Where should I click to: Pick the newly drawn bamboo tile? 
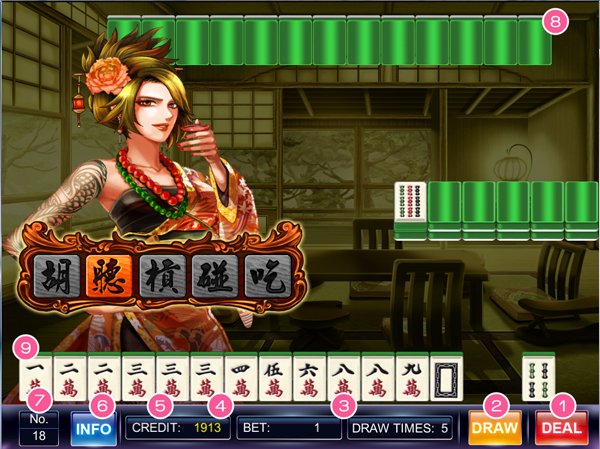(x=538, y=378)
